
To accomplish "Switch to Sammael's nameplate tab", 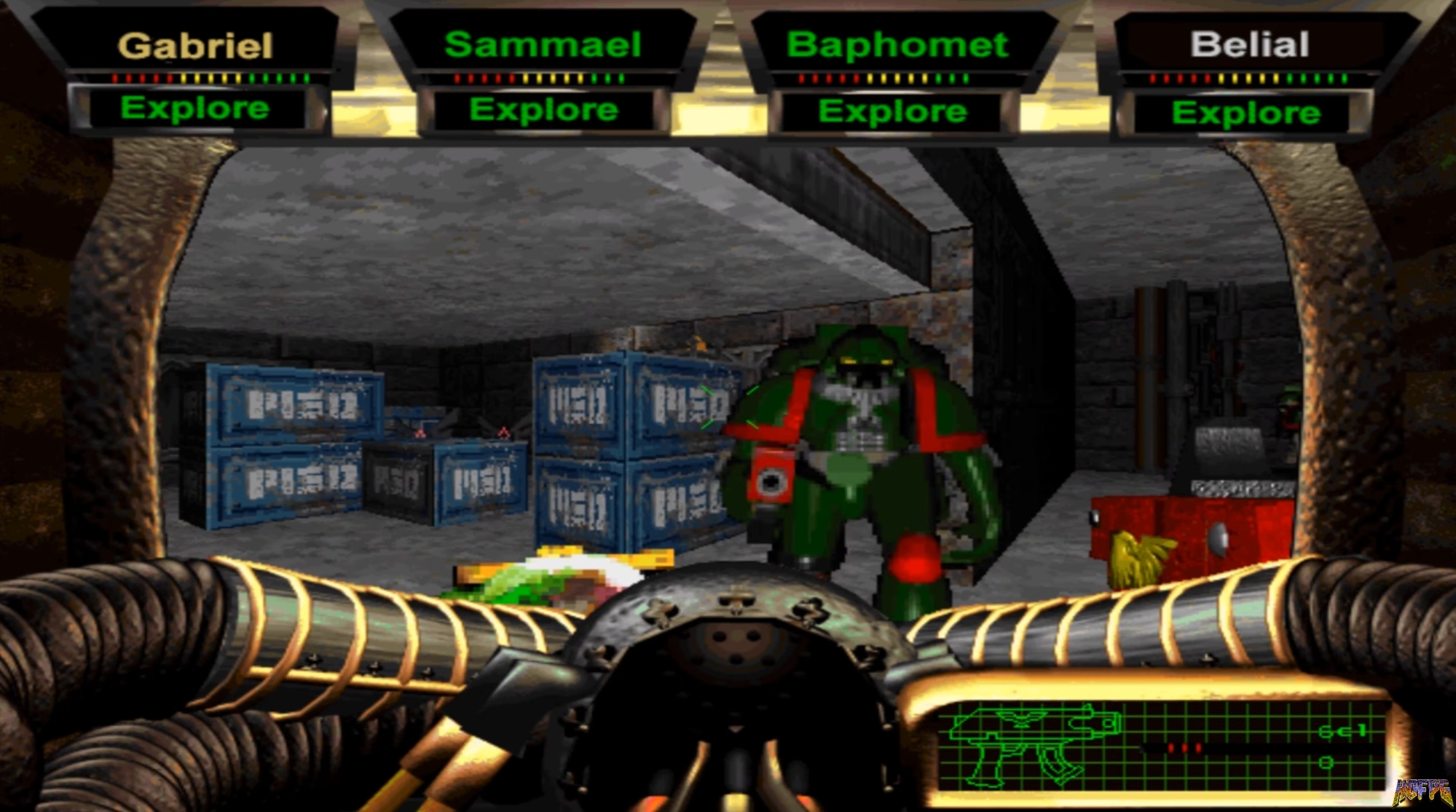I will coord(544,44).
